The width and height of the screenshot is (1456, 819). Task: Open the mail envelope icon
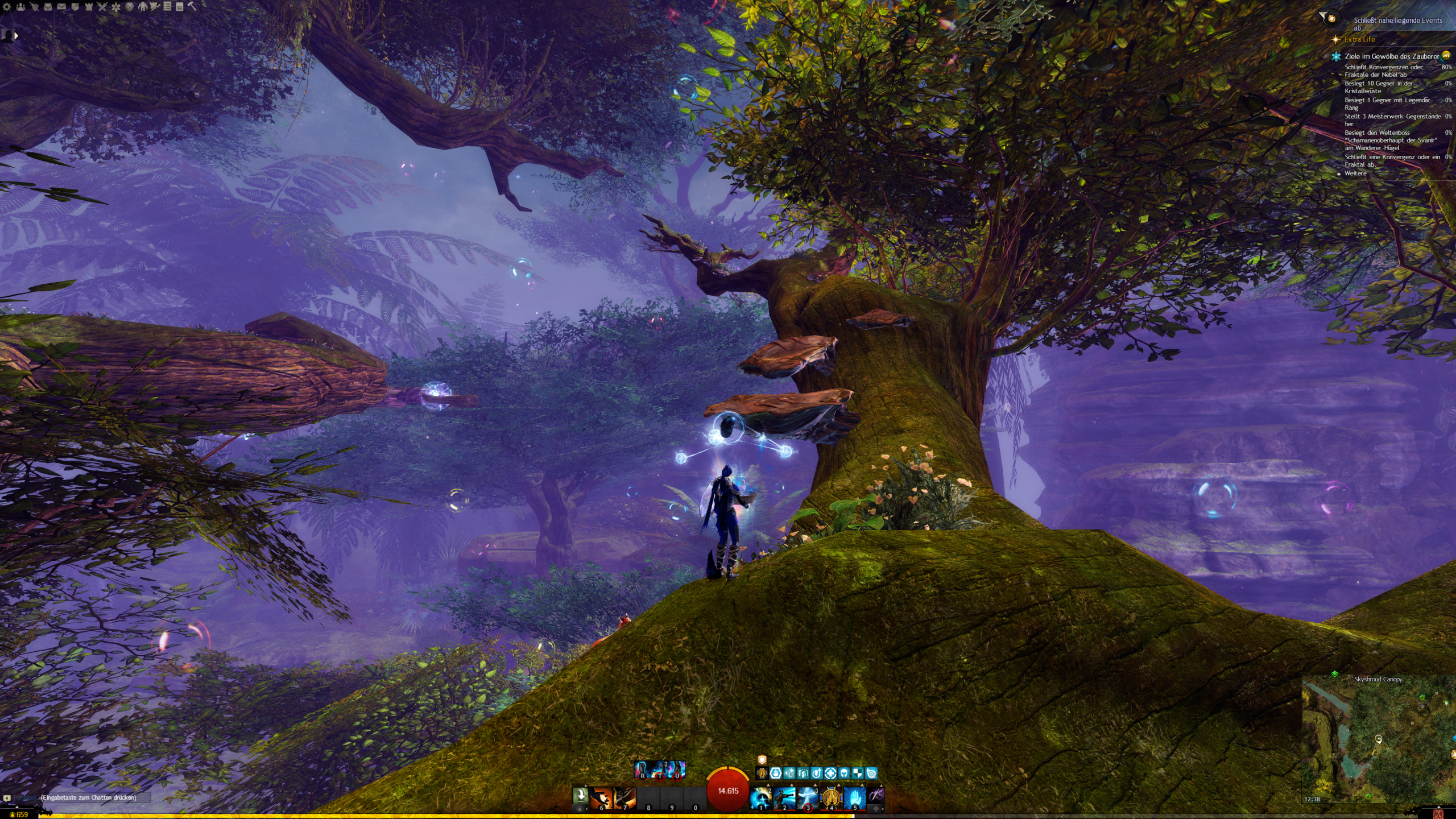61,7
